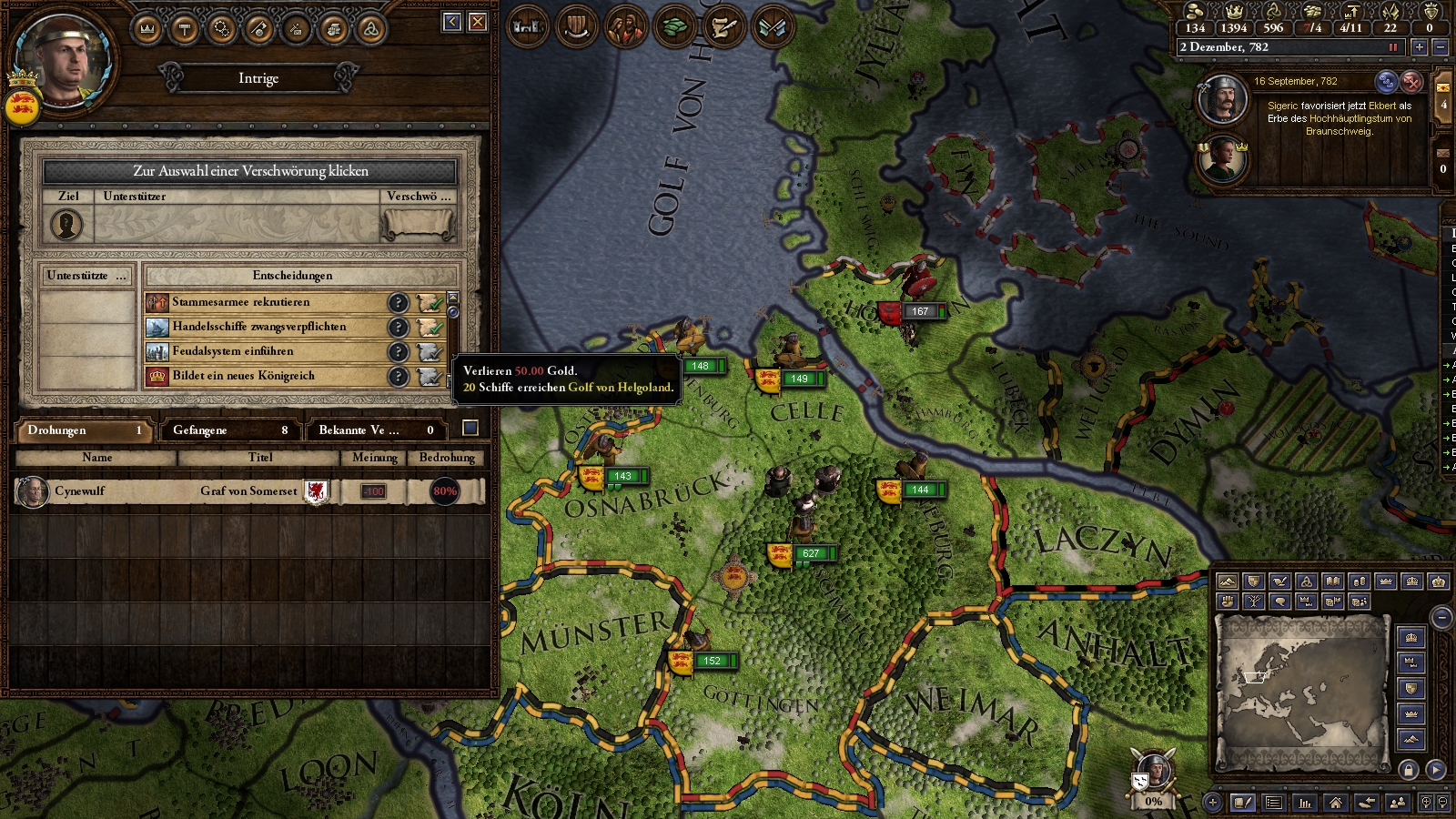
Task: Toggle pause on the date bar
Action: point(1392,47)
